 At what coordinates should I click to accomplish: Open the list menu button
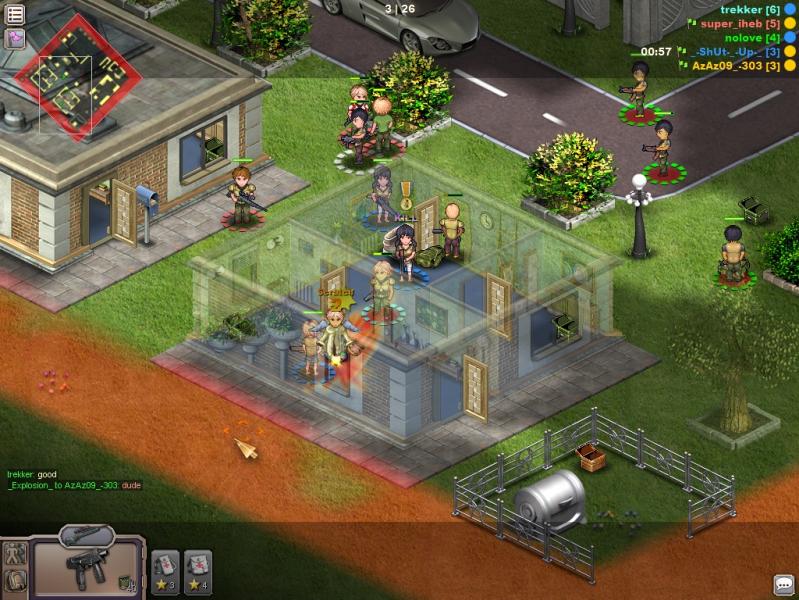(x=15, y=14)
